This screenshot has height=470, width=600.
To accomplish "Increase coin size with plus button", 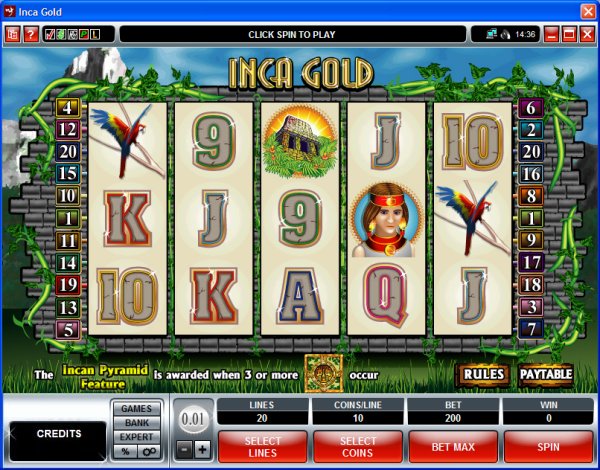I will [202, 449].
